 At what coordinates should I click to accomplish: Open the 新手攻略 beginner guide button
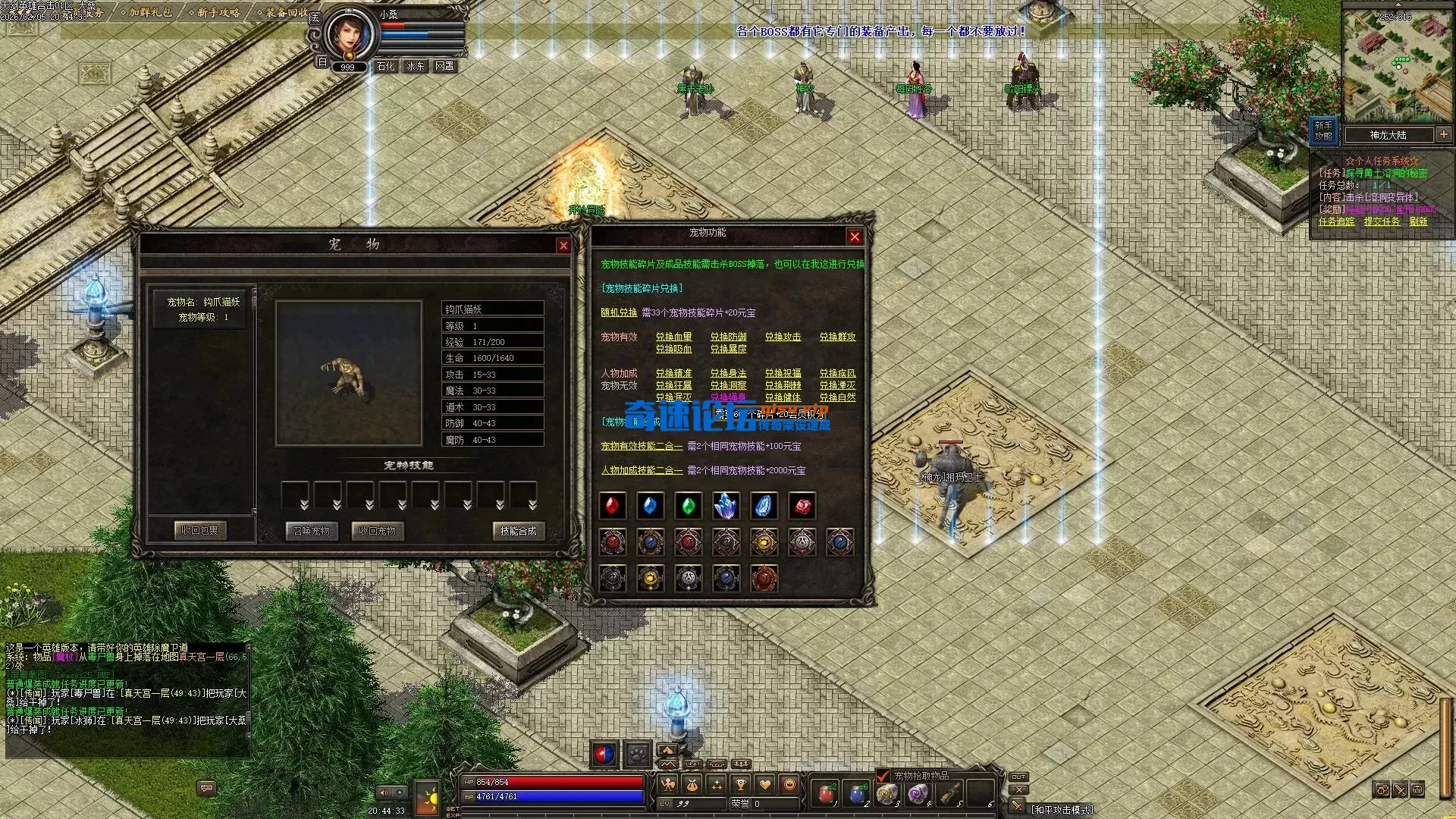pyautogui.click(x=1323, y=130)
